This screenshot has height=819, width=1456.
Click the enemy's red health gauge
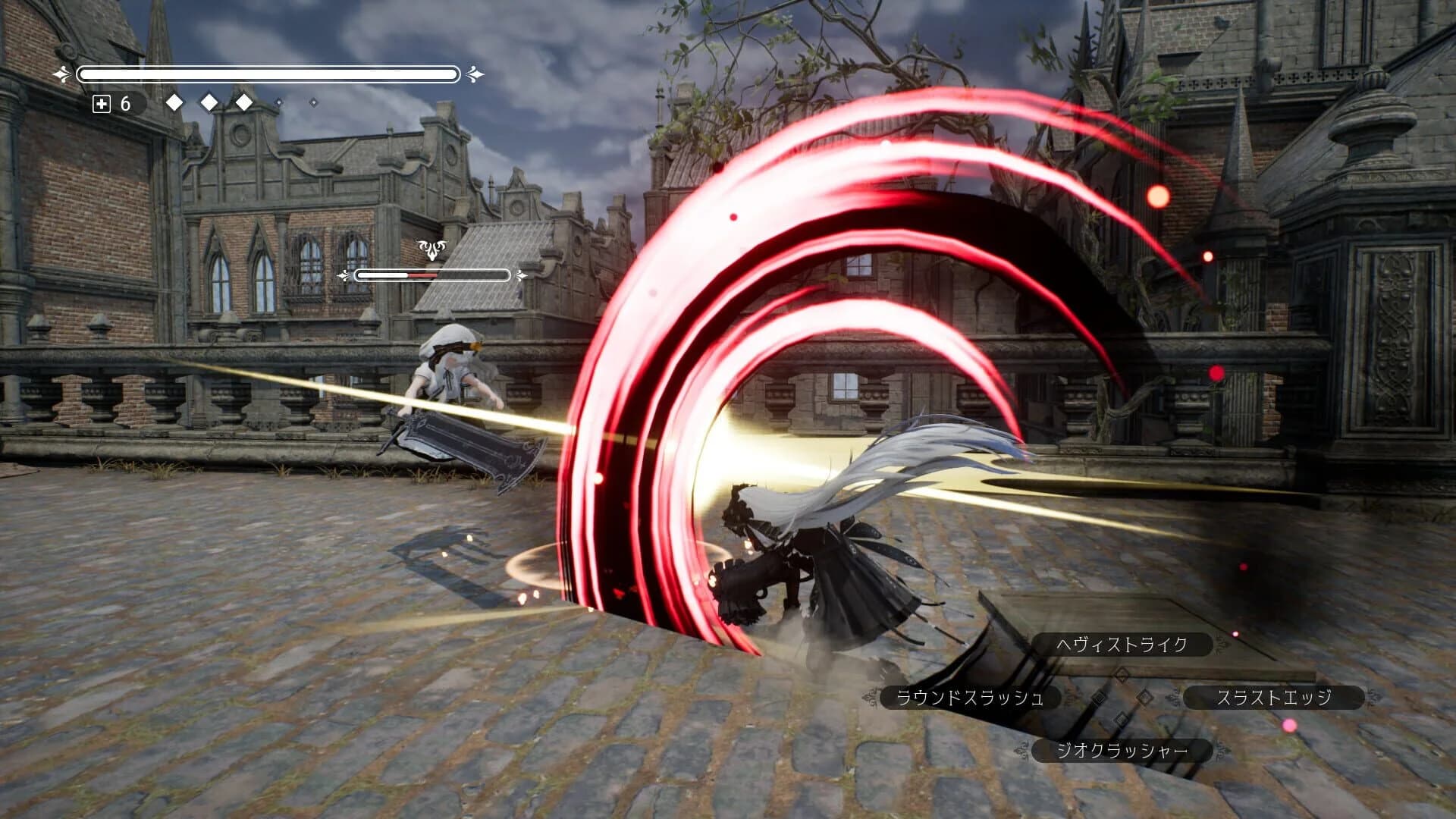(x=423, y=276)
